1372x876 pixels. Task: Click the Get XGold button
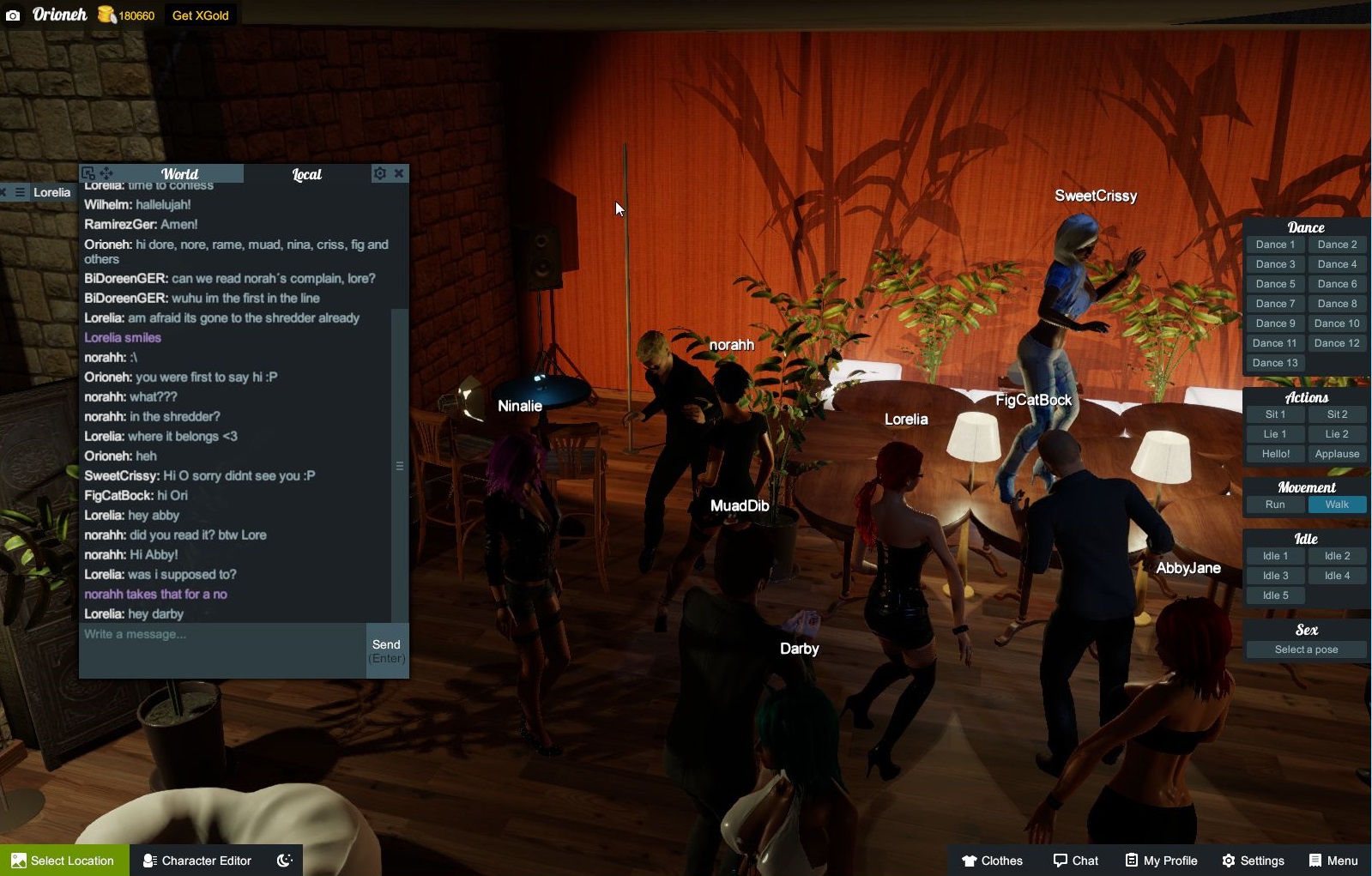point(201,15)
